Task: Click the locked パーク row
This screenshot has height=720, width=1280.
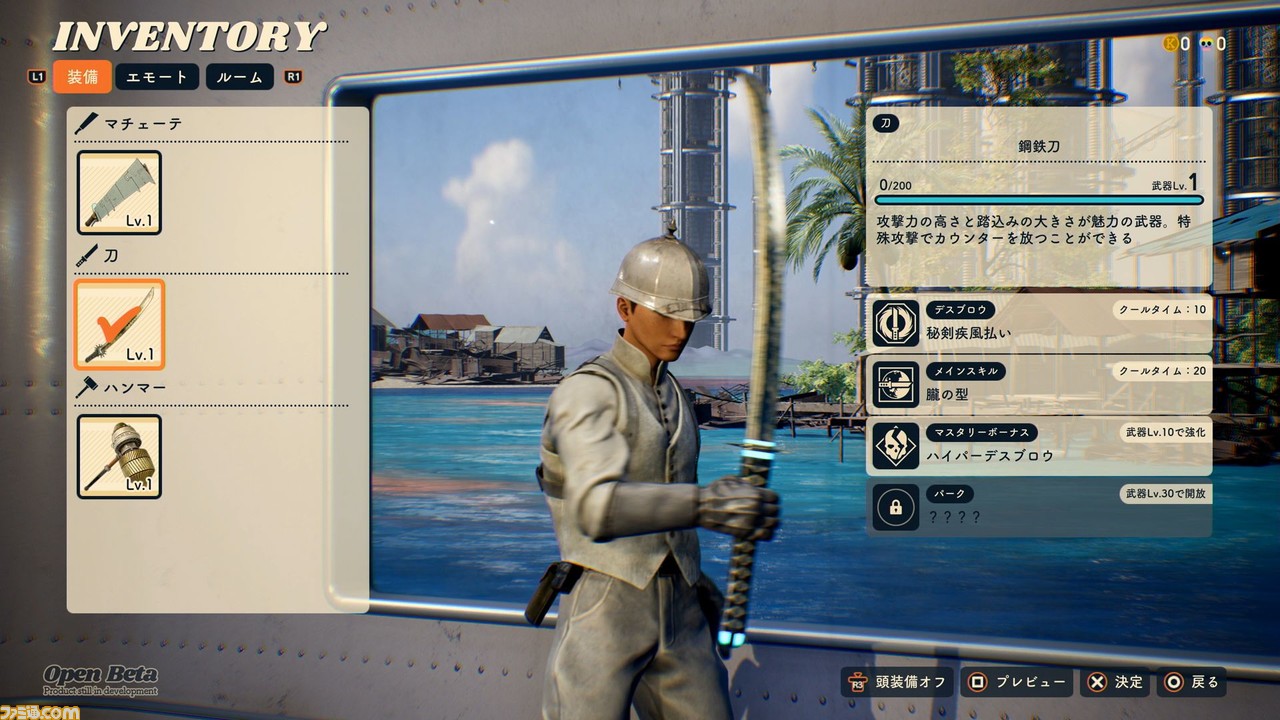Action: pyautogui.click(x=1038, y=507)
